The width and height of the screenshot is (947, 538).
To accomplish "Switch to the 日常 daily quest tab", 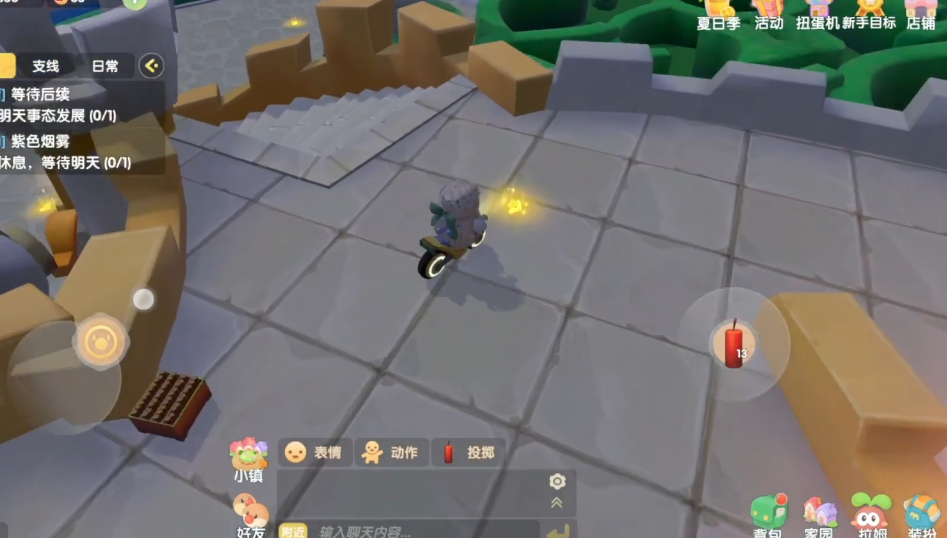I will (105, 66).
